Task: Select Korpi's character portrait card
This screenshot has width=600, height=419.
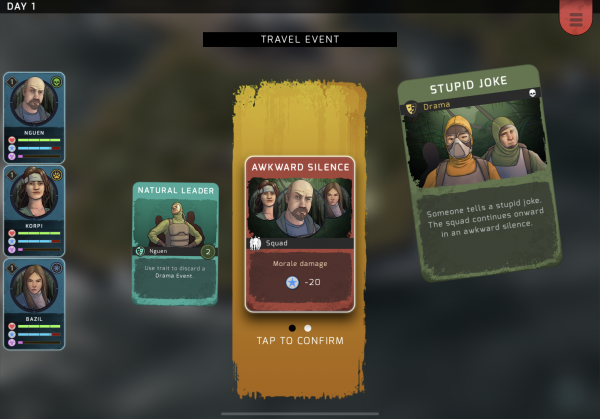Action: pyautogui.click(x=35, y=210)
